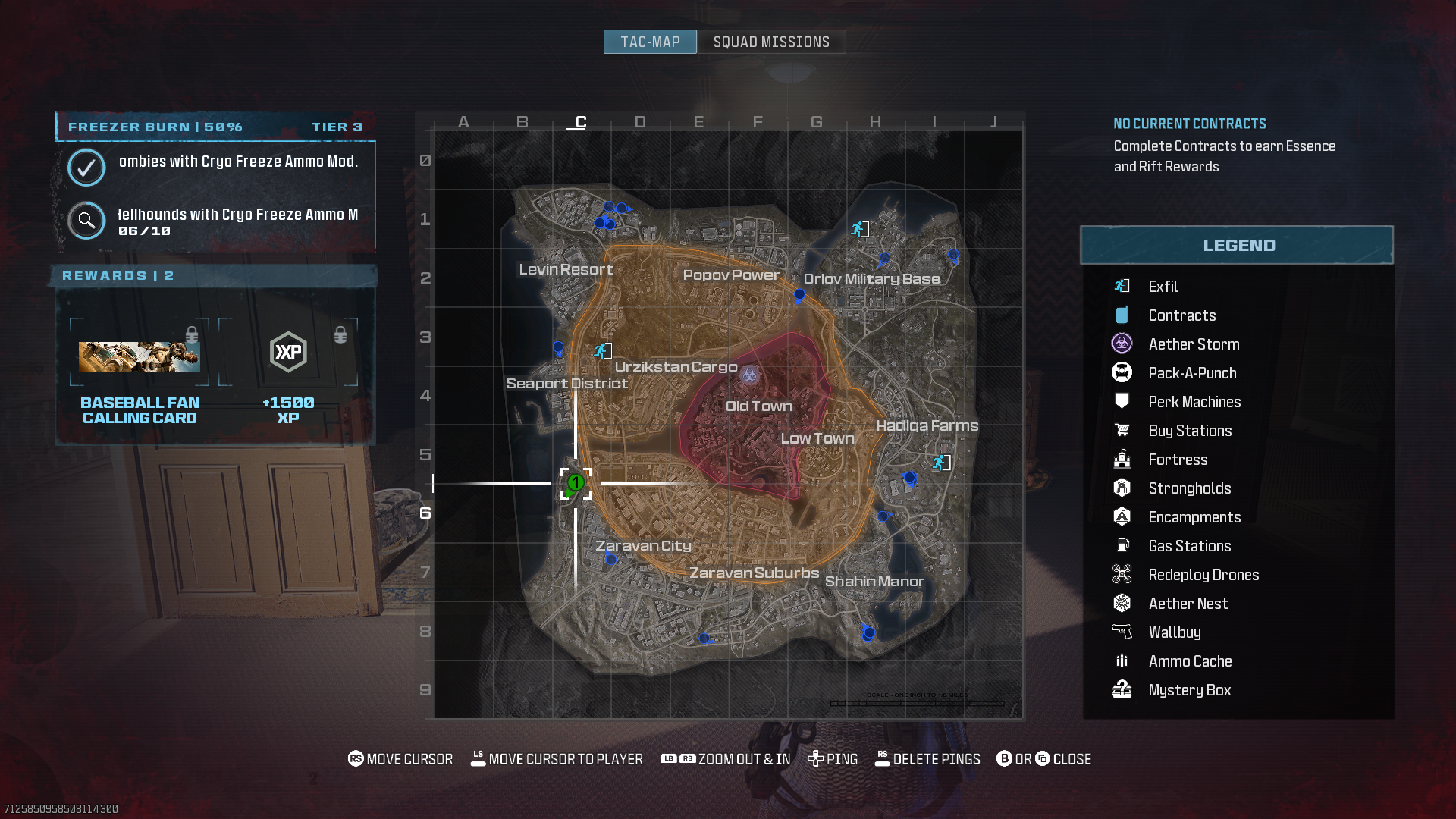Click the Wallbuy pistol icon in legend
The image size is (1456, 819).
click(1122, 632)
